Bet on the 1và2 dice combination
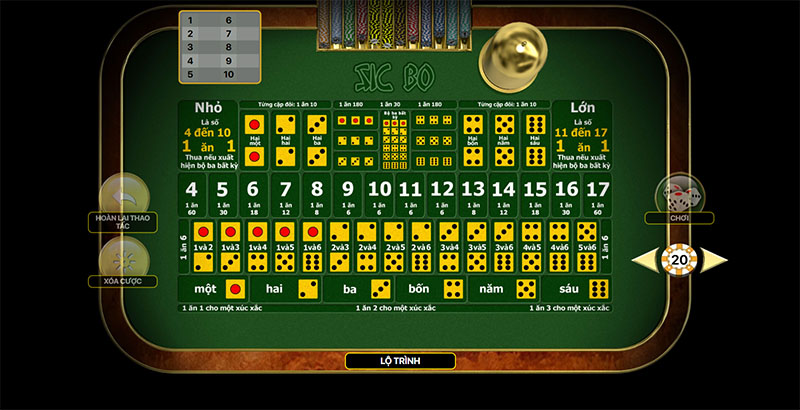This screenshot has width=800, height=410. click(x=203, y=247)
